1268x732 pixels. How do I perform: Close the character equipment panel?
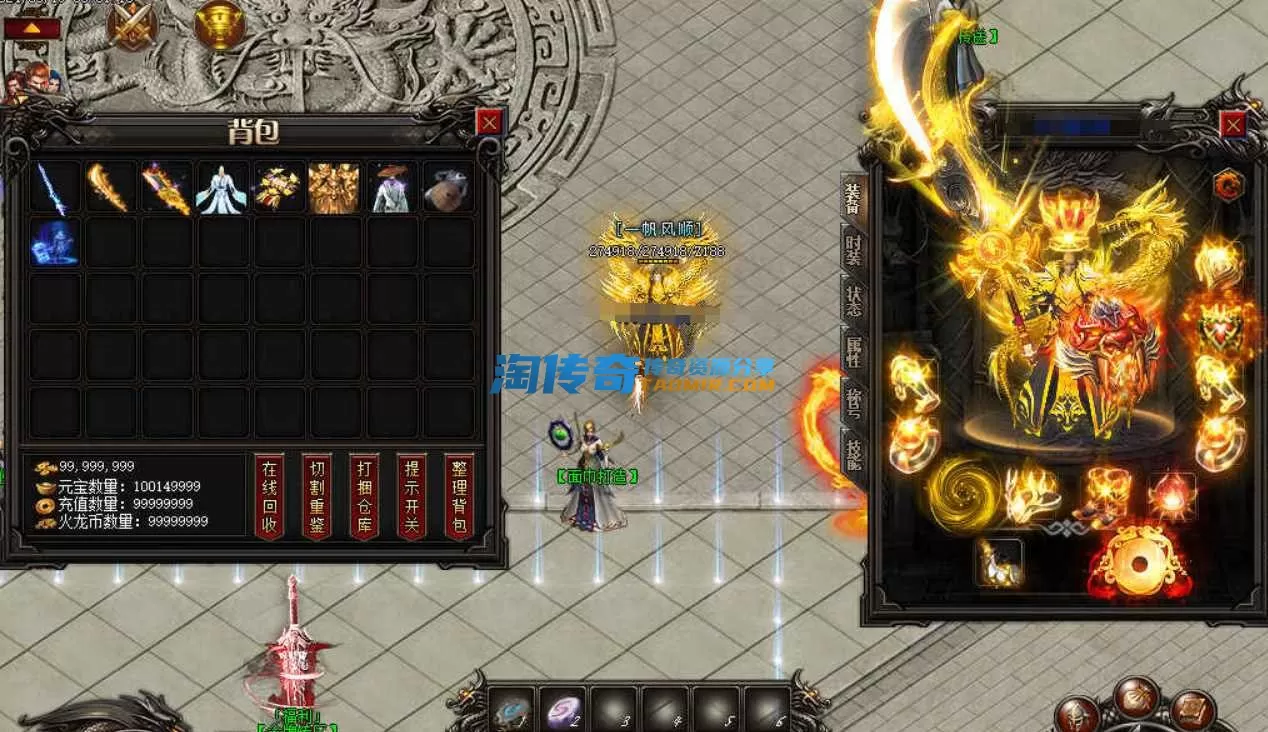(x=1233, y=124)
